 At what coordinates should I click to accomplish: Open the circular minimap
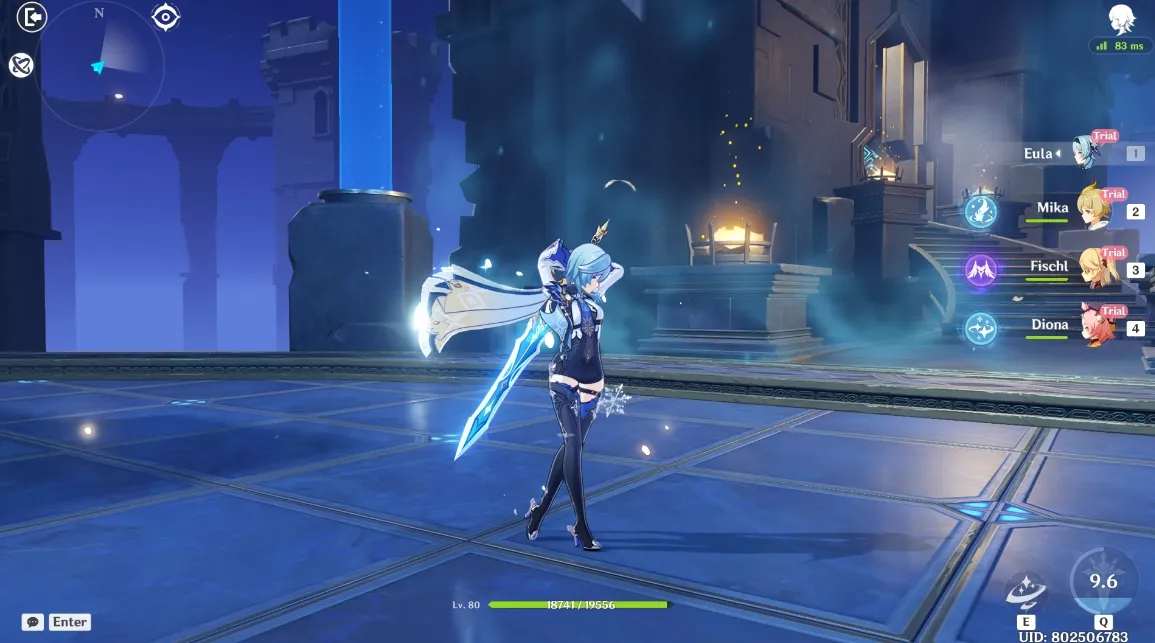coord(100,65)
